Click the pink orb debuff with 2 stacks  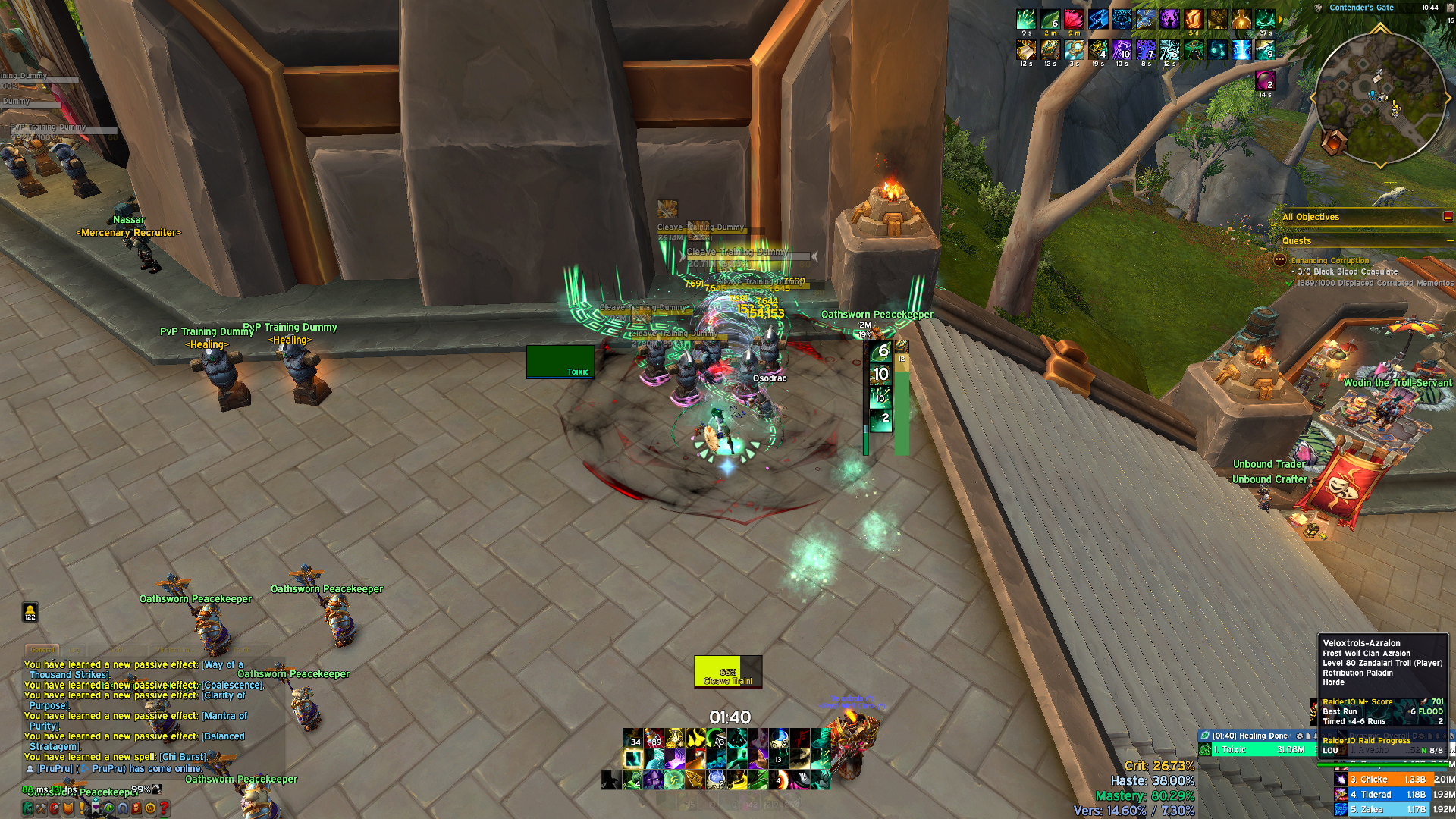click(x=1264, y=80)
